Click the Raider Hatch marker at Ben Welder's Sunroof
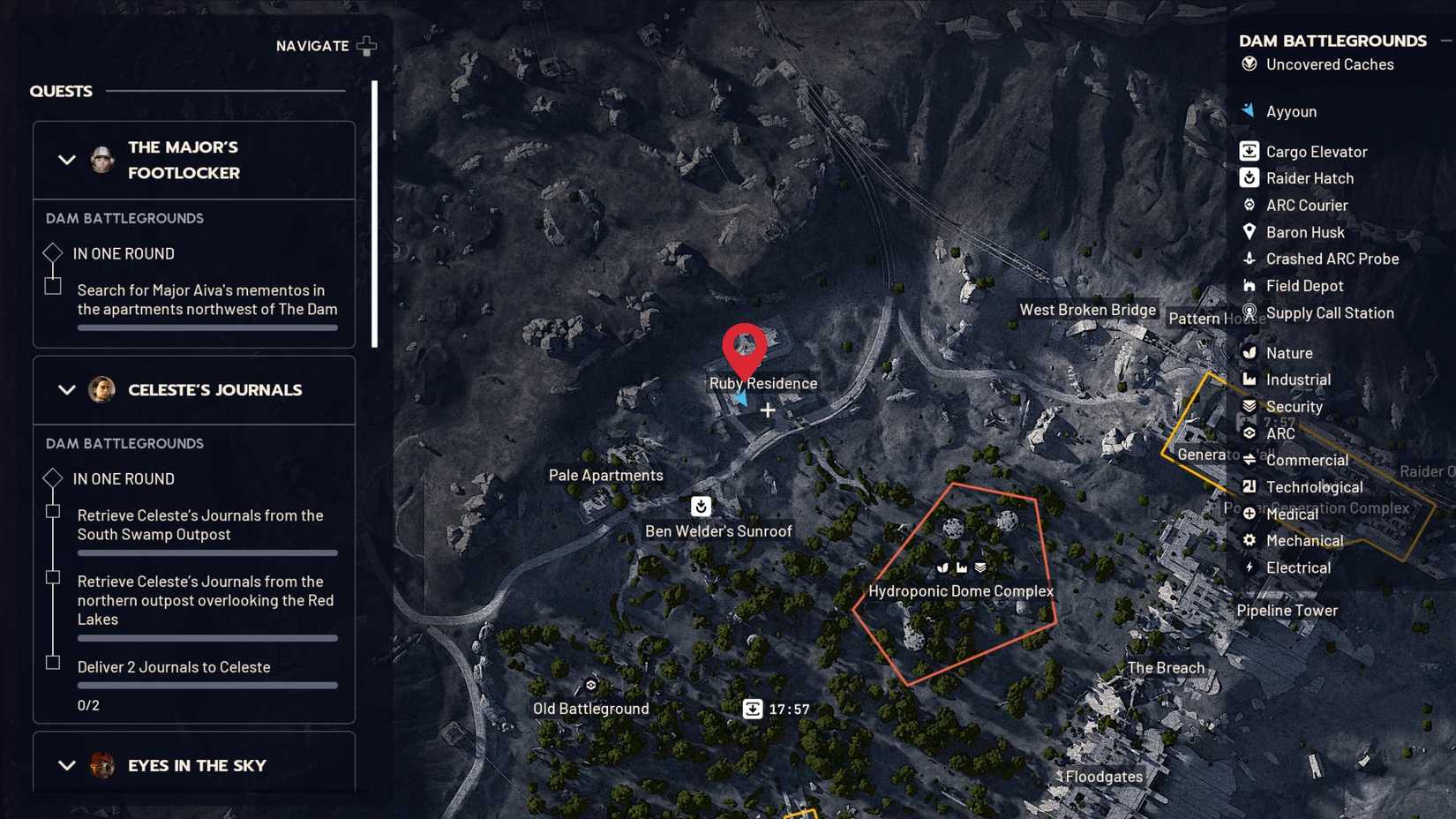The height and width of the screenshot is (819, 1456). pos(700,507)
